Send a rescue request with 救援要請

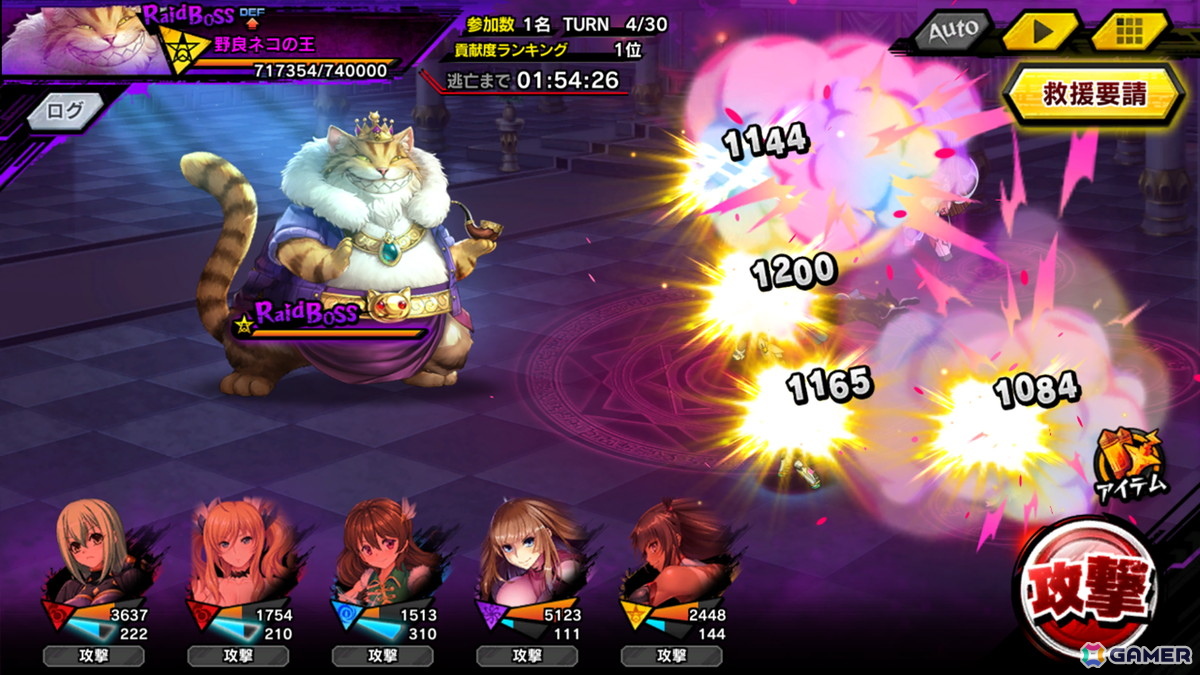[x=1094, y=95]
